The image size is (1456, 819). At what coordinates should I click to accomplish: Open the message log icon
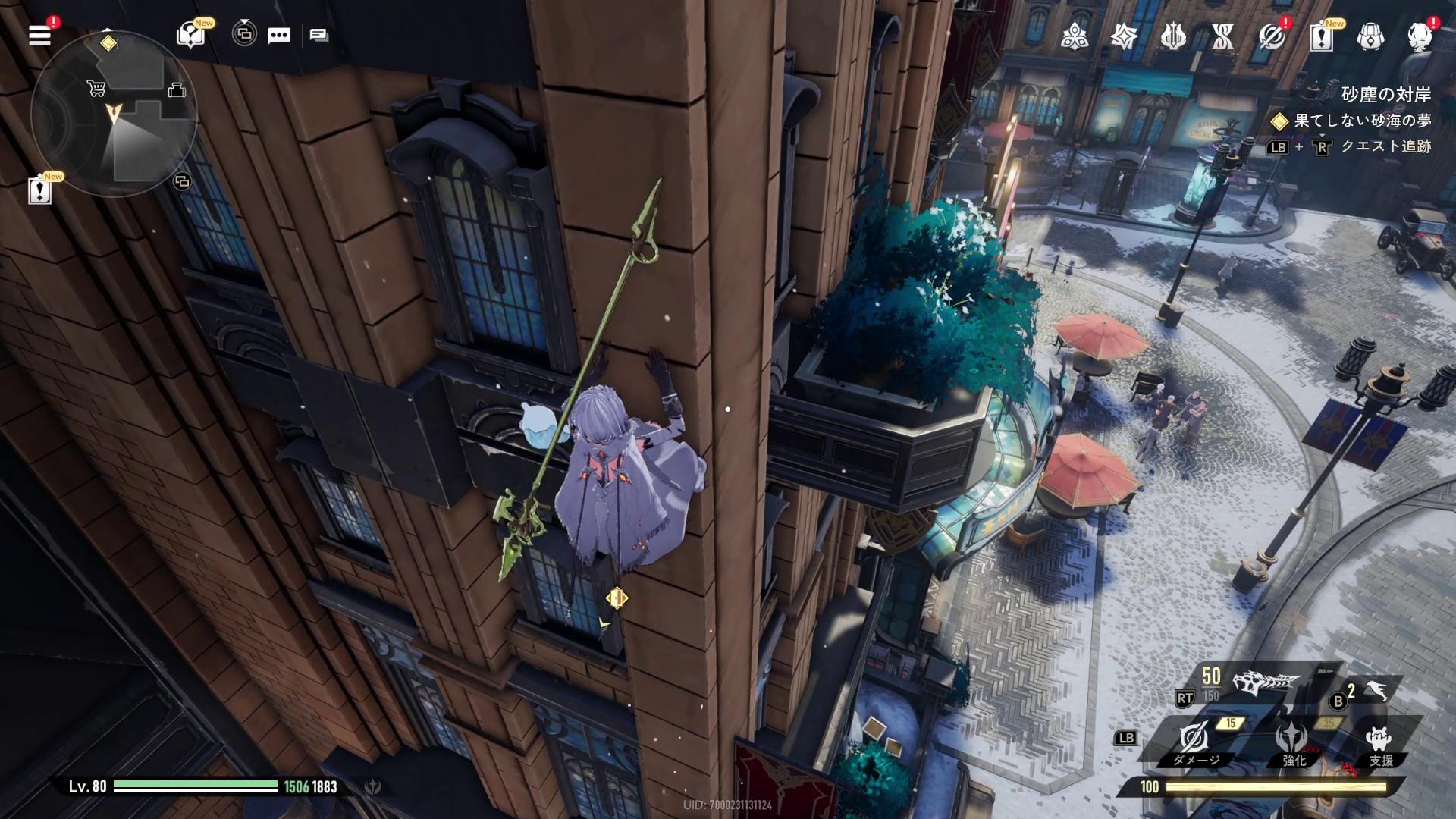(319, 36)
